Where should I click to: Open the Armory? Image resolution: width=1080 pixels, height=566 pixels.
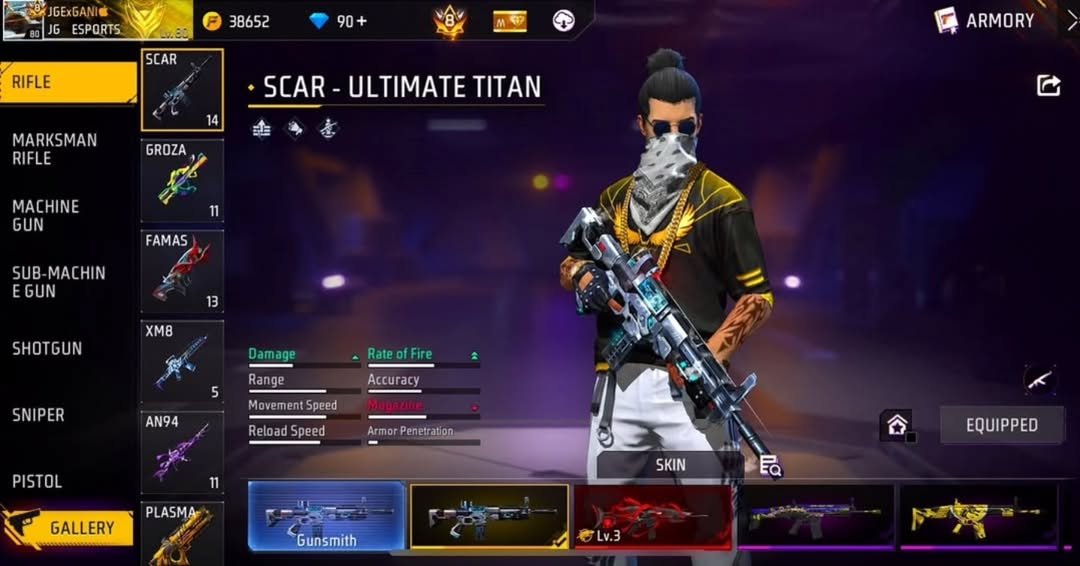tap(986, 21)
